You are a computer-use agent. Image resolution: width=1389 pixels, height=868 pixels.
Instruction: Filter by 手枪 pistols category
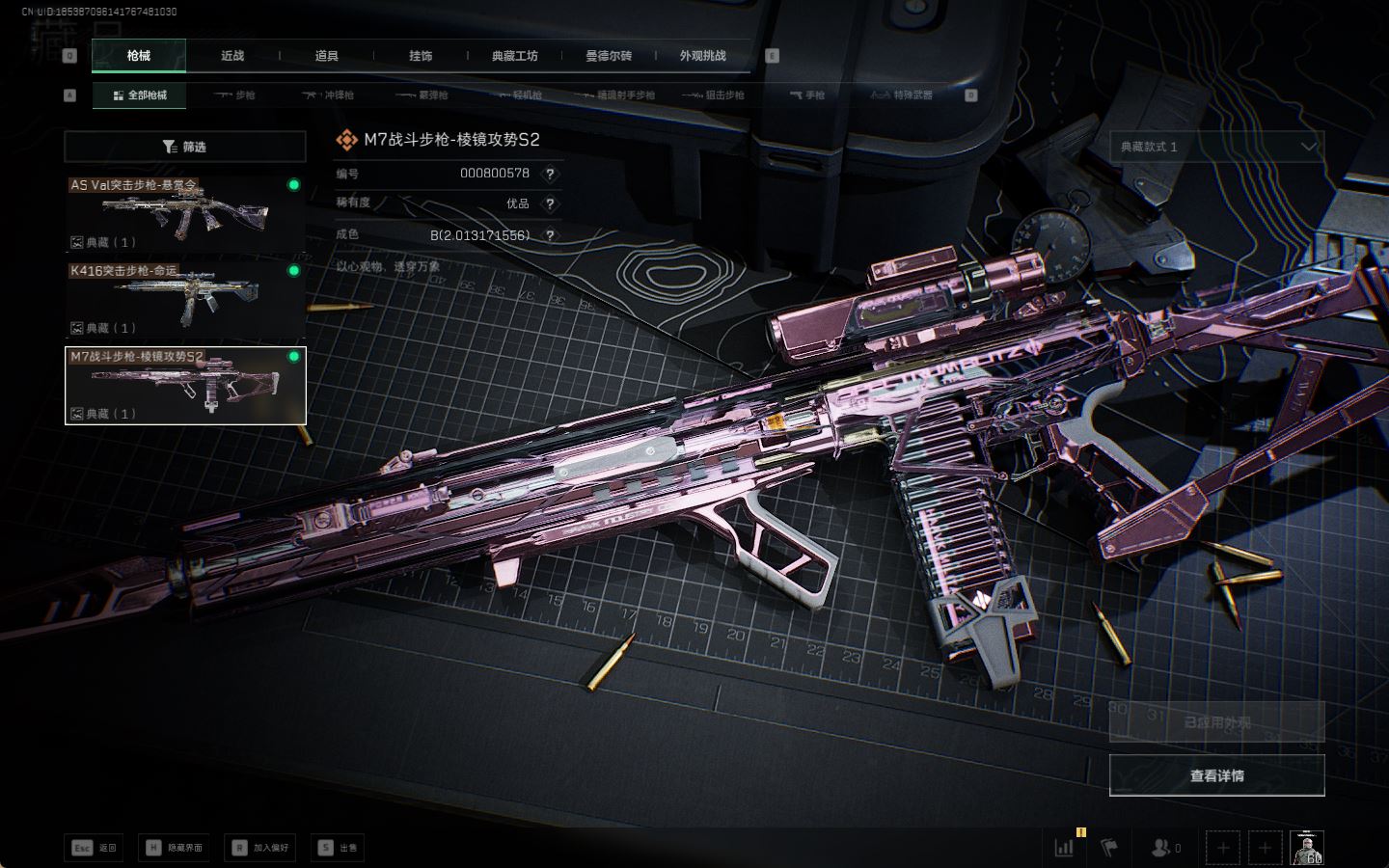coord(807,95)
